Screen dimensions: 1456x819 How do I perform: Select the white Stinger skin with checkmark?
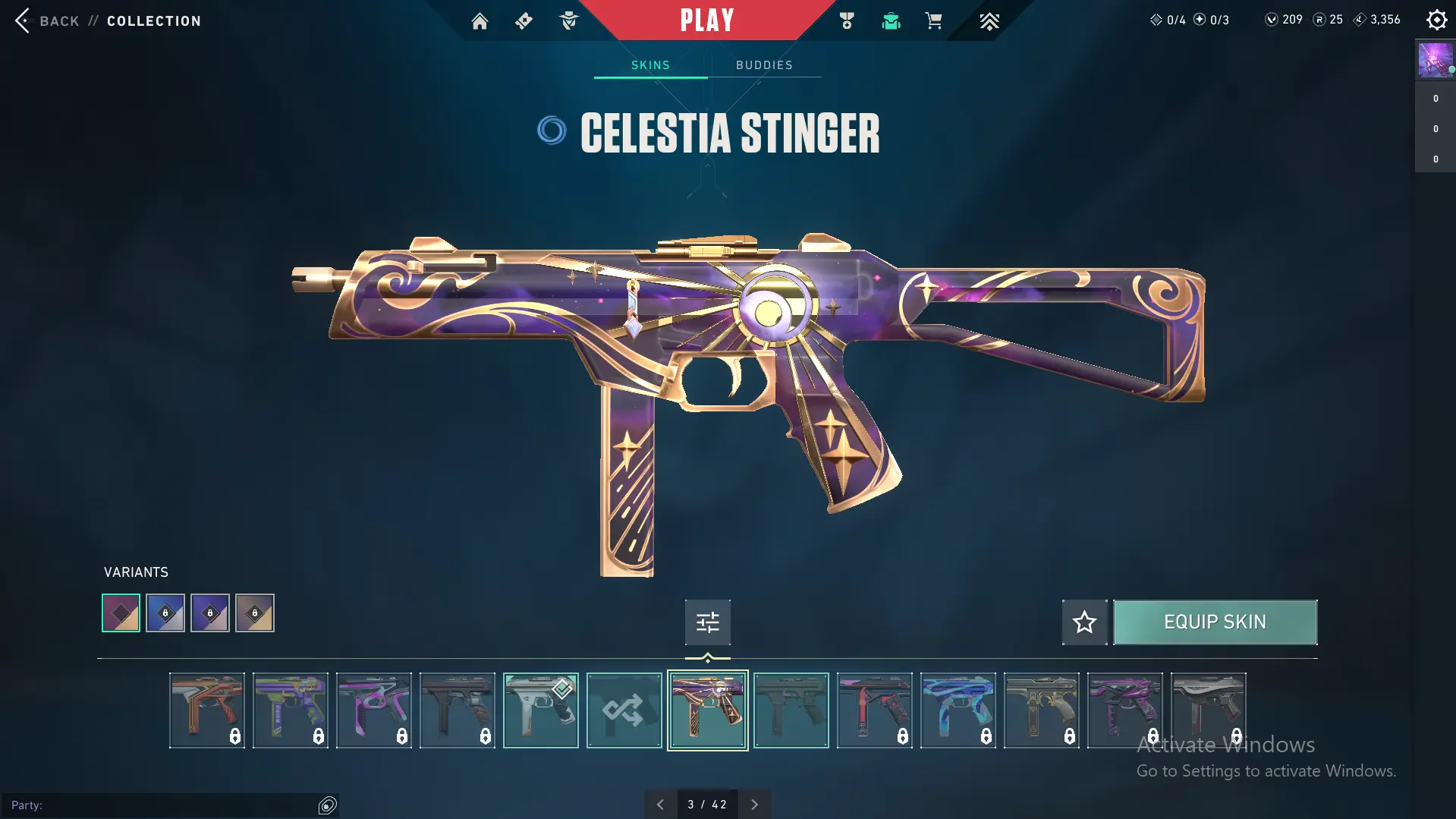click(540, 710)
